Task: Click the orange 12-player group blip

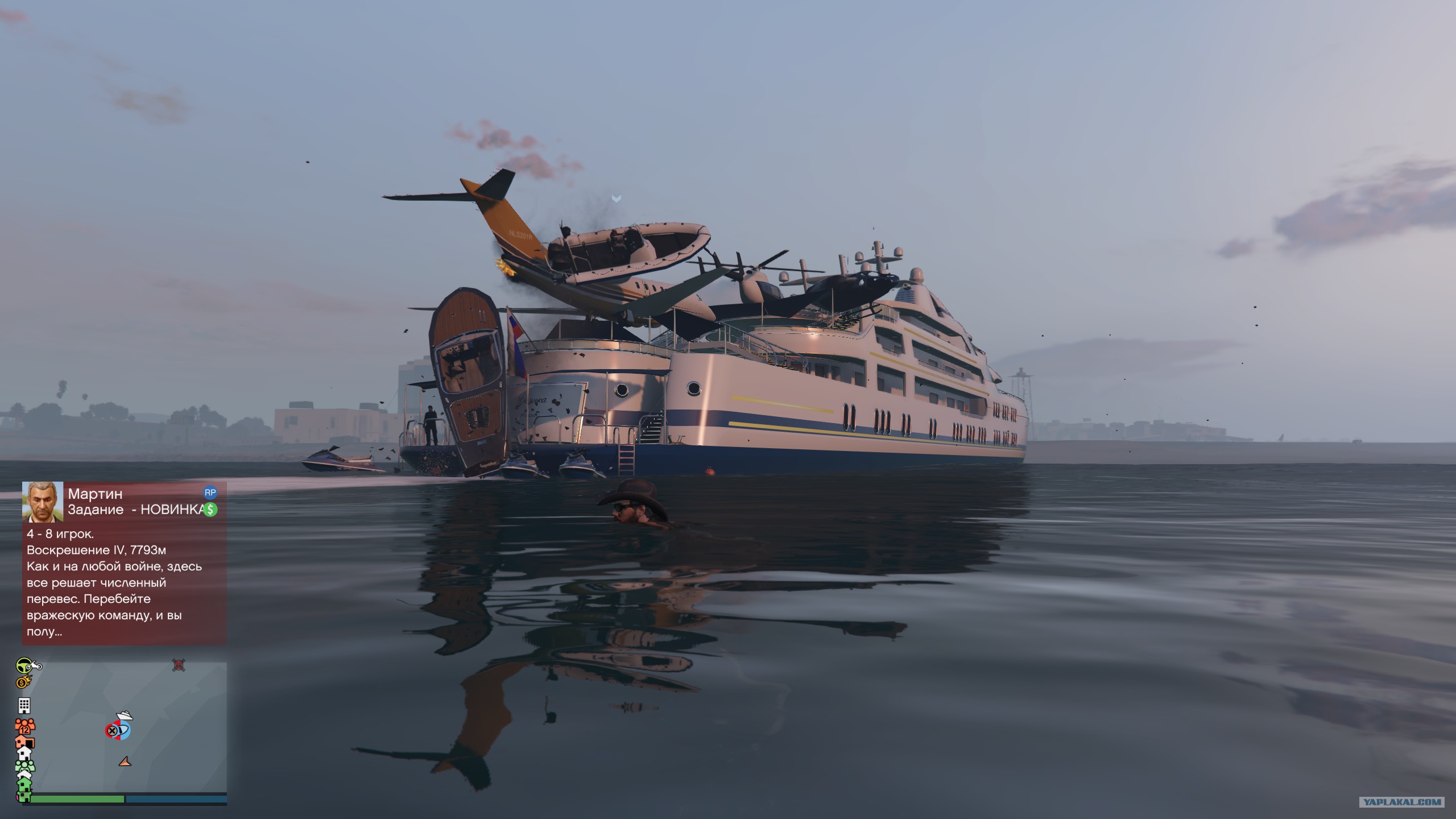Action: tap(25, 725)
